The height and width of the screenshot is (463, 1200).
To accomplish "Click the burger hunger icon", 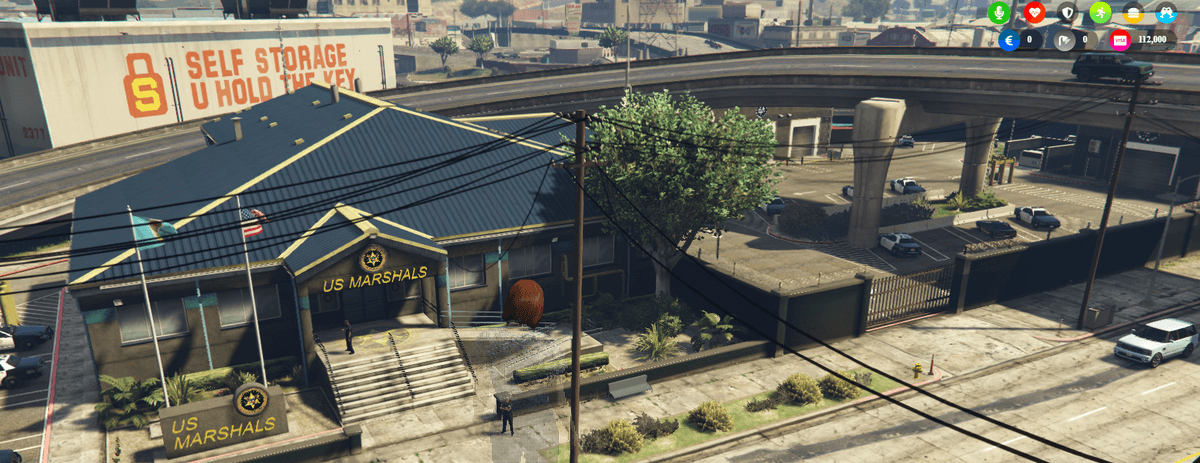I will click(1133, 13).
